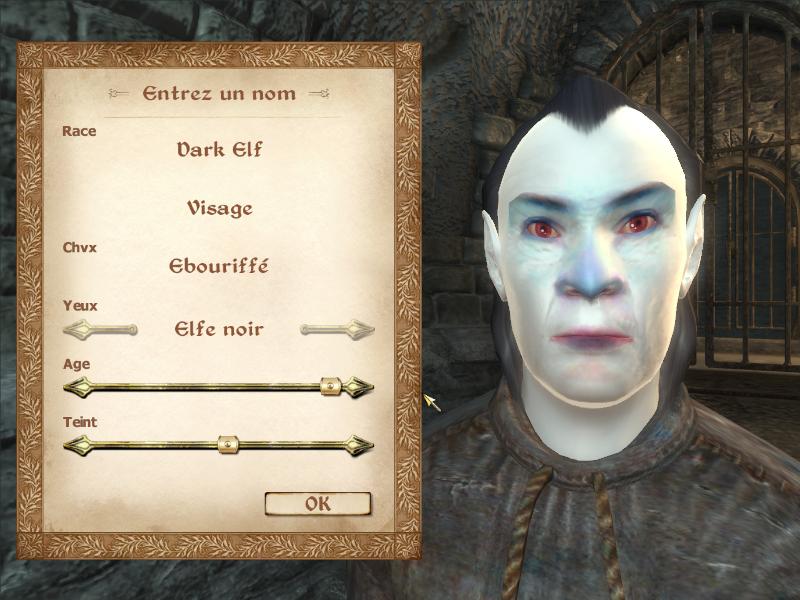Select the "Entrez un nom" name field
This screenshot has height=600, width=800.
[x=219, y=94]
